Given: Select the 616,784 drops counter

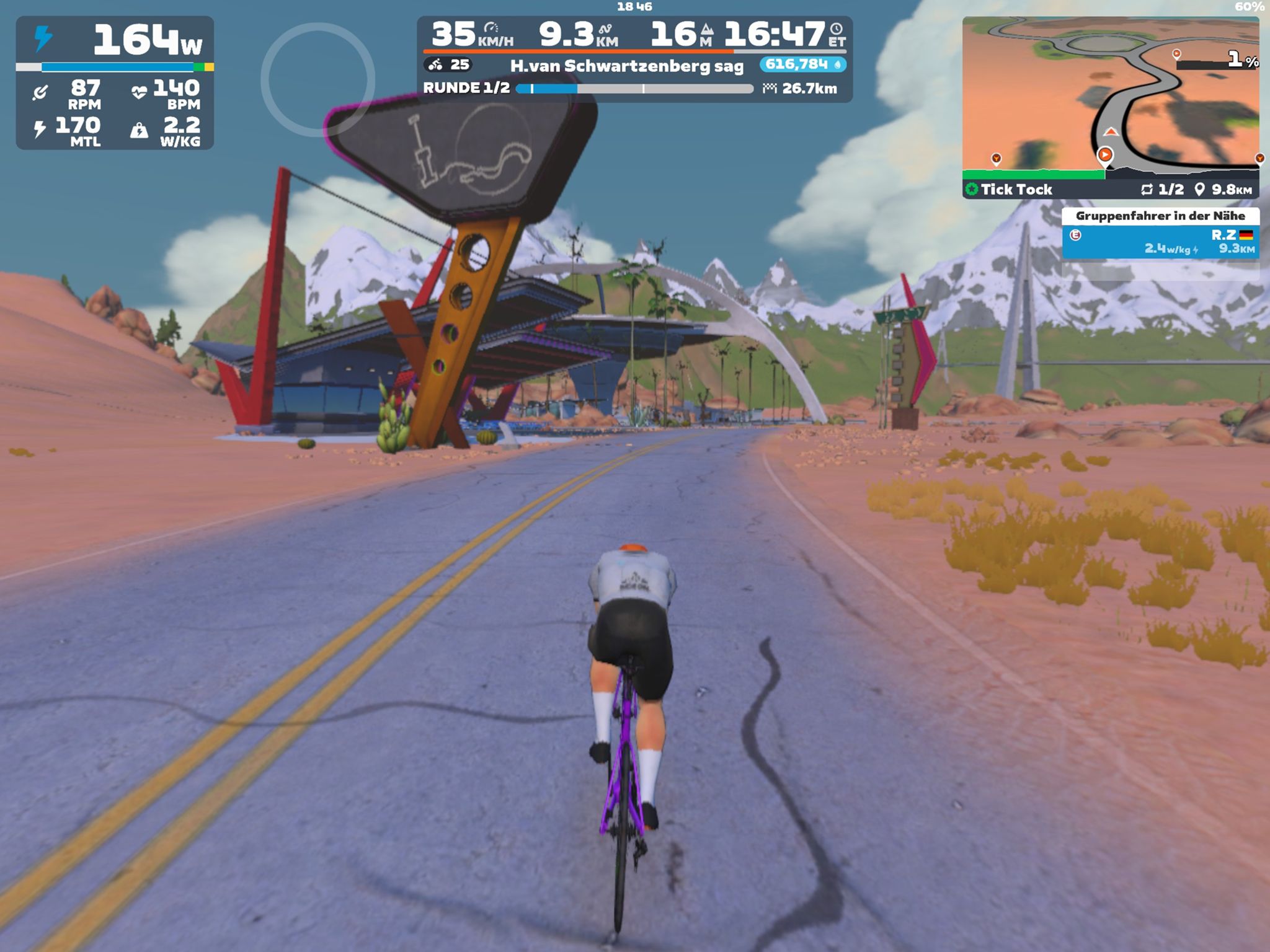Looking at the screenshot, I should [802, 64].
